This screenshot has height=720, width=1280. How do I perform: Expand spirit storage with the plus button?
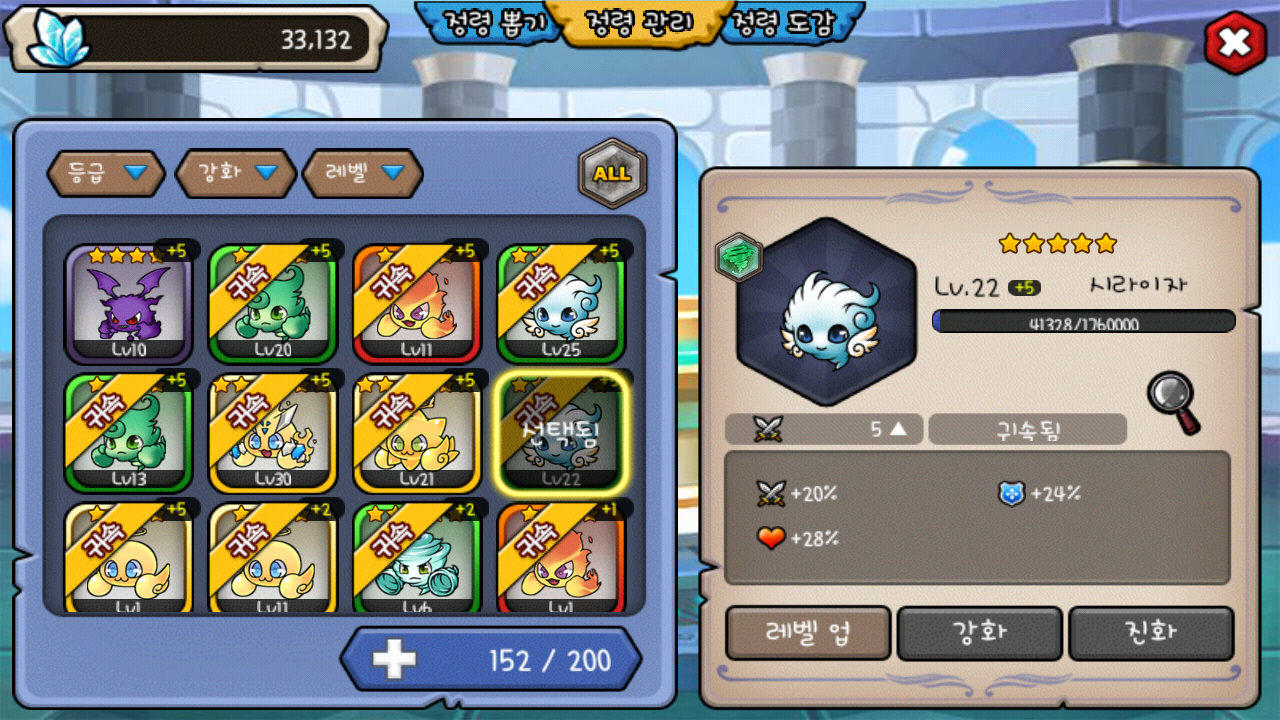[x=394, y=660]
